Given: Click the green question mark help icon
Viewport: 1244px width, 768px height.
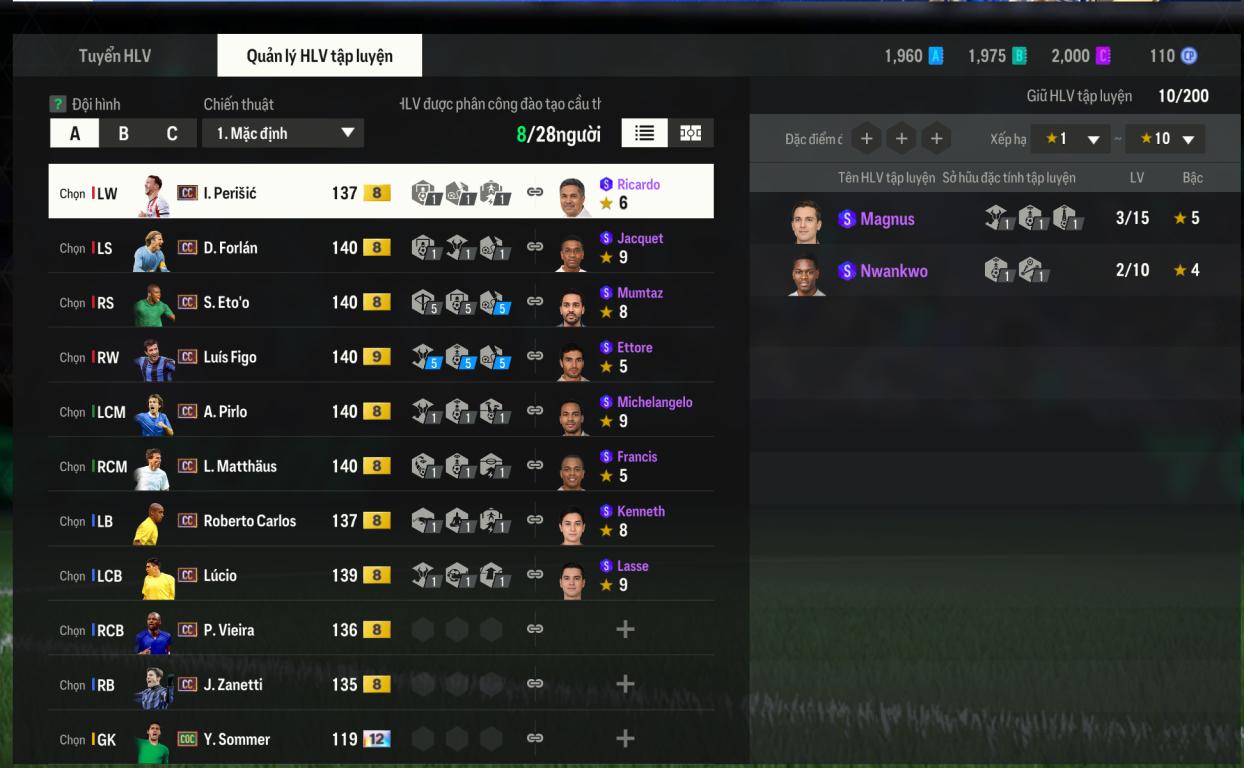Looking at the screenshot, I should point(58,104).
